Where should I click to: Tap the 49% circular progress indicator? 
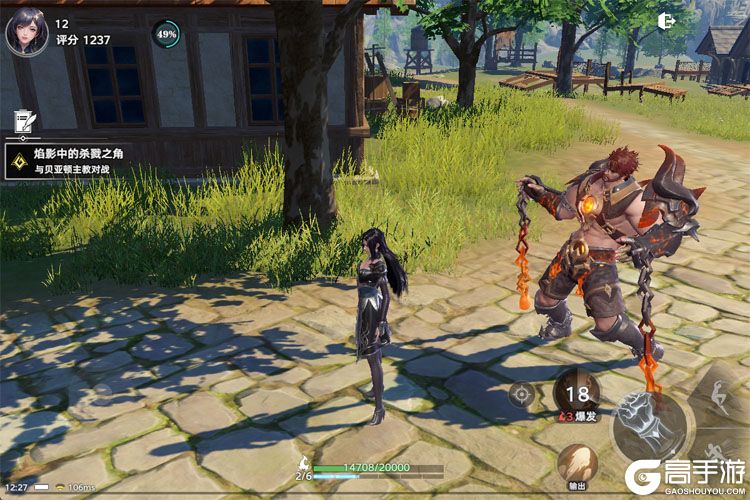[166, 34]
